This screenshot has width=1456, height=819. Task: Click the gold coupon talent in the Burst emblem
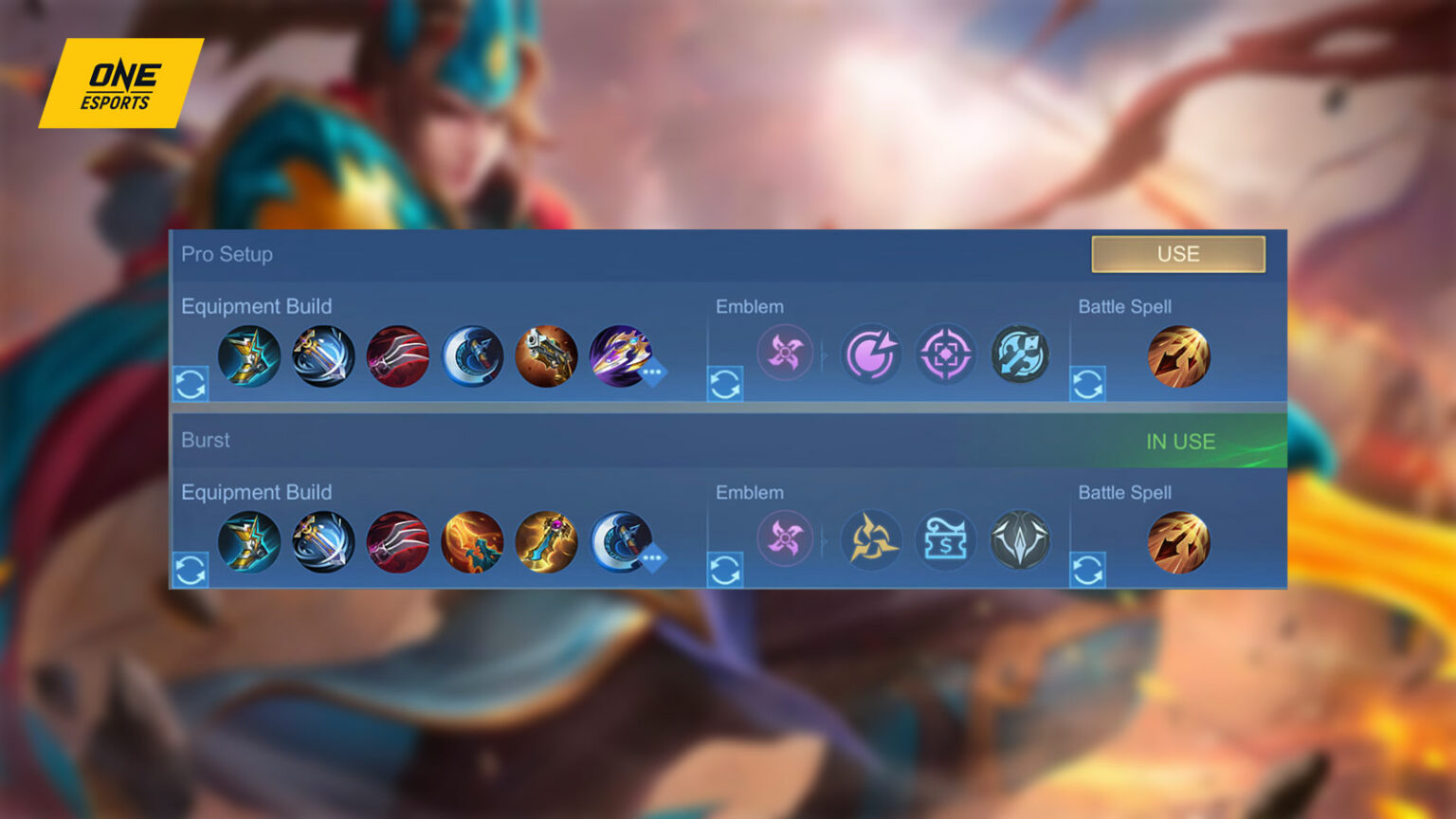[945, 539]
